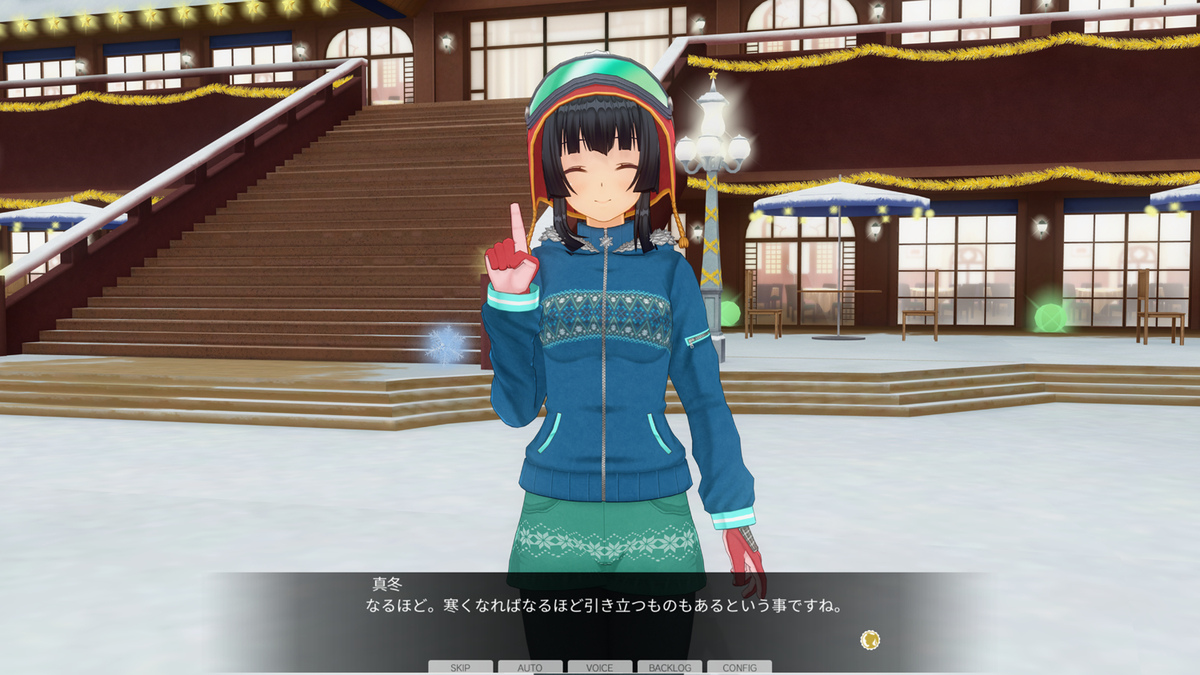Open the BACKLOG history
This screenshot has width=1200, height=675.
[670, 667]
